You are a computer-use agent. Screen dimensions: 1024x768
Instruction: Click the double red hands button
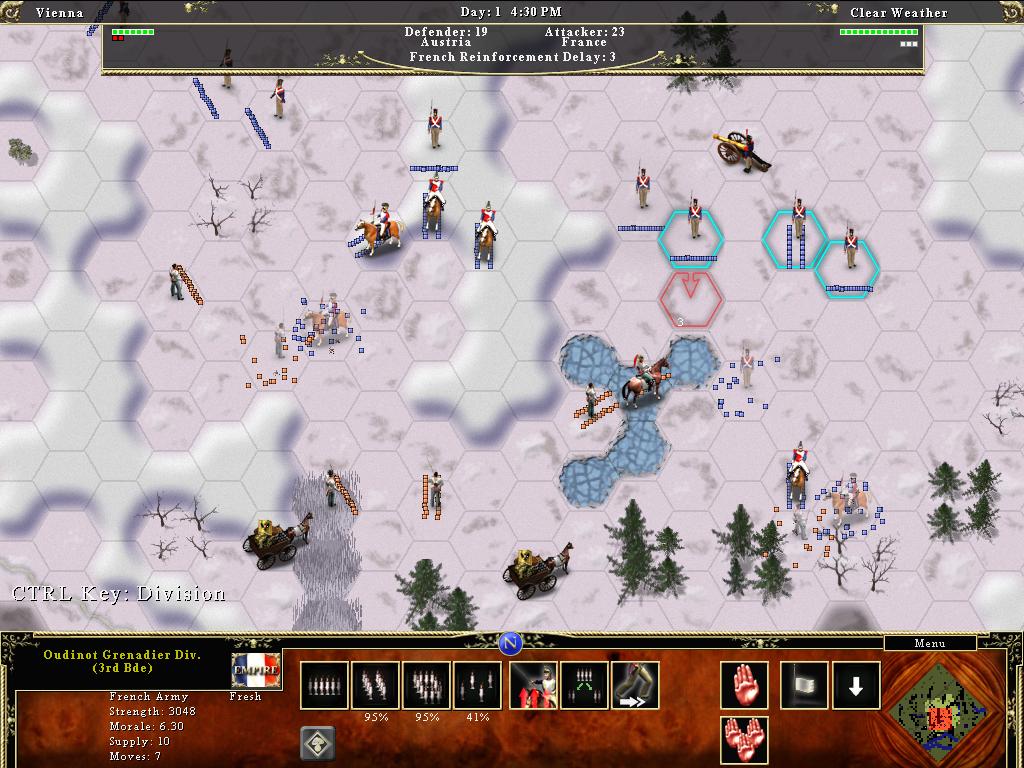click(x=744, y=740)
